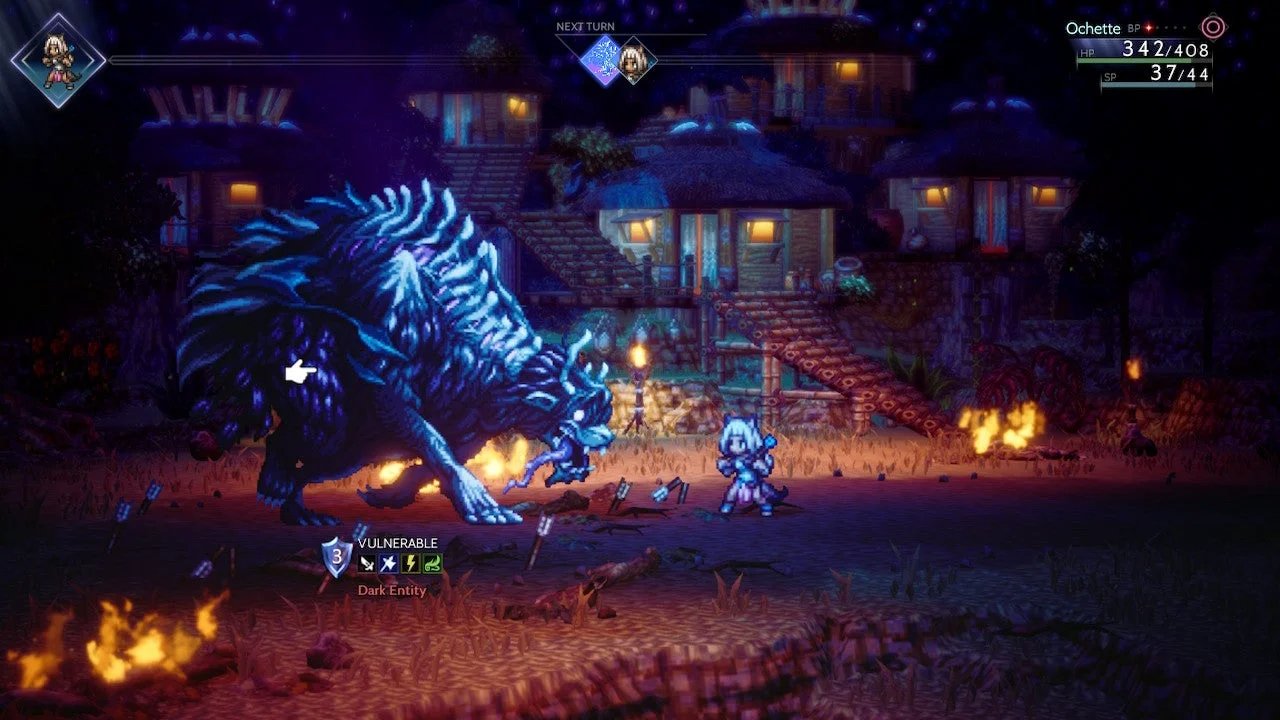Click the enemy's shield break icon showing 3

335,558
